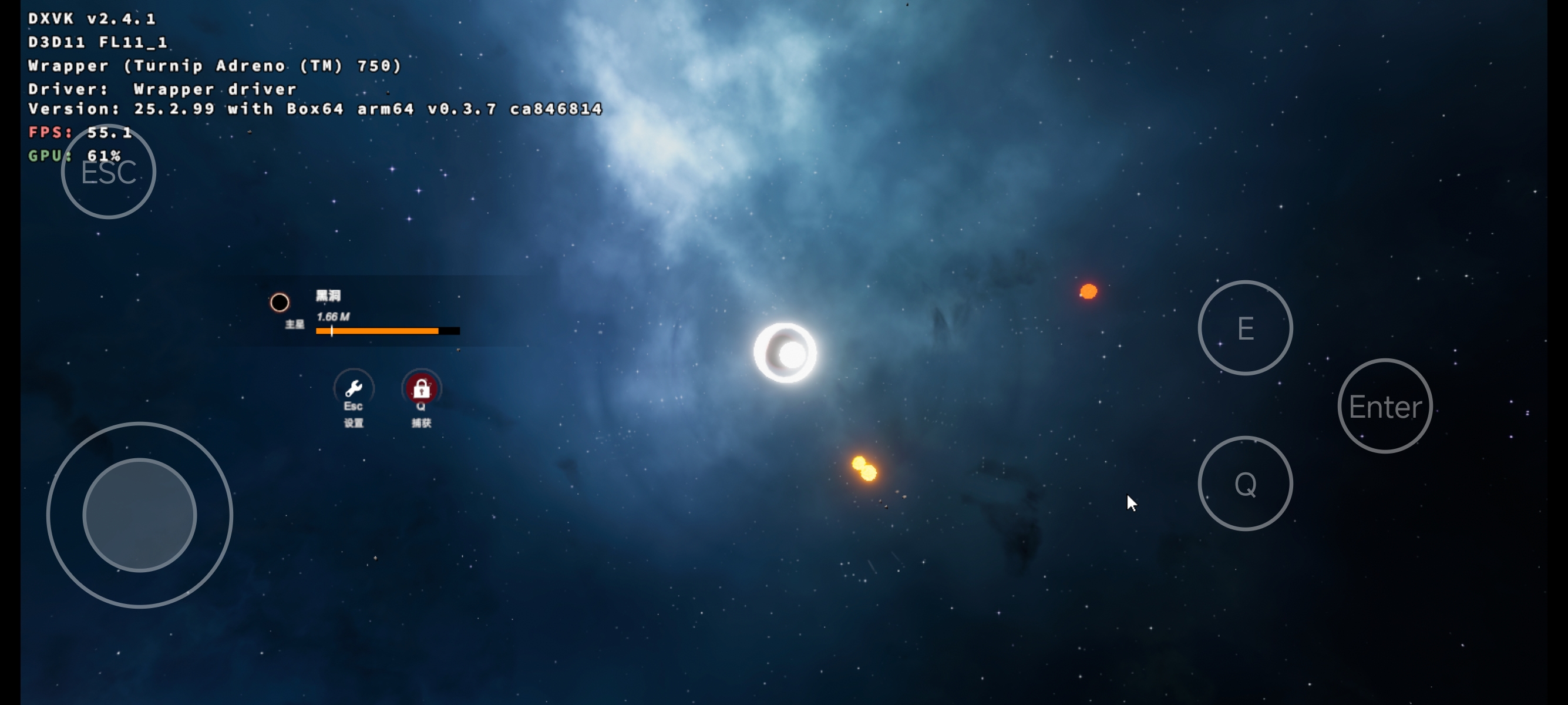Tap the on-screen Enter overlay button
The width and height of the screenshot is (1568, 705).
1385,406
